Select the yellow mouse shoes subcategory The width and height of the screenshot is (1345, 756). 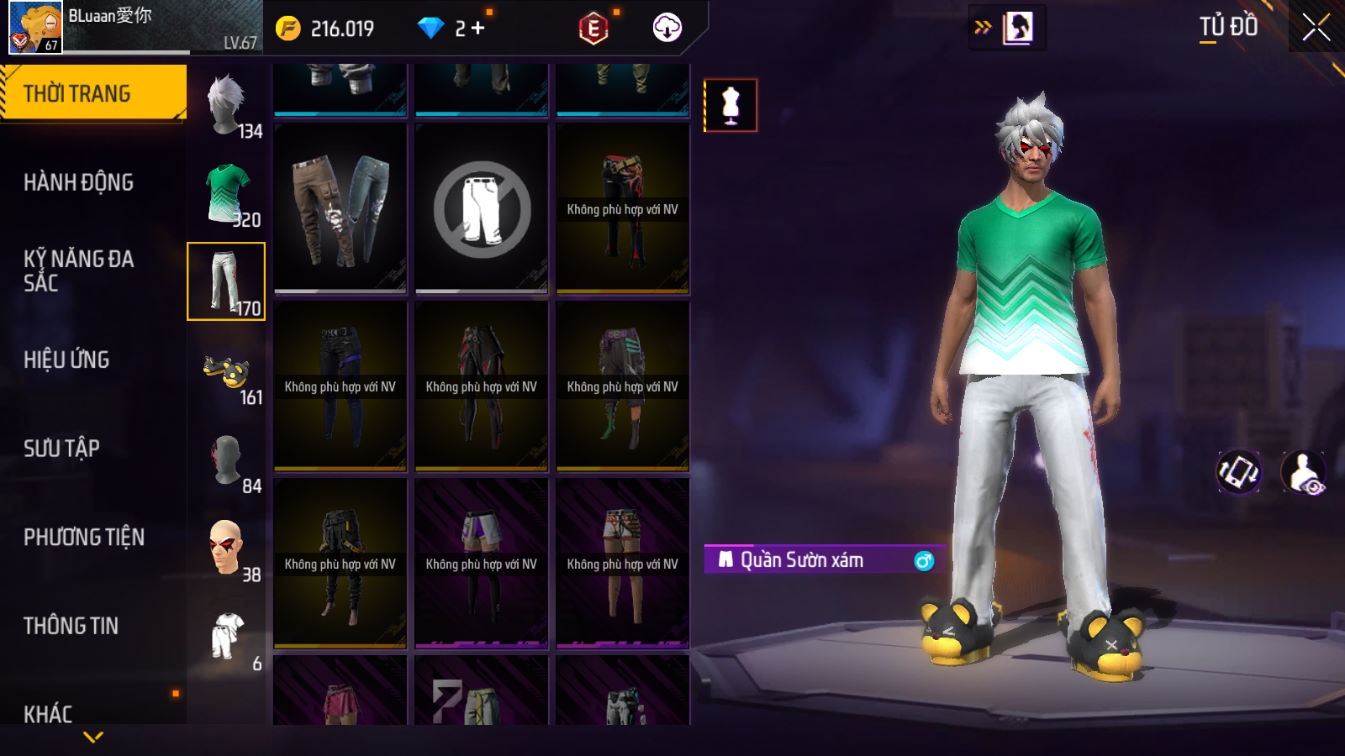point(226,371)
